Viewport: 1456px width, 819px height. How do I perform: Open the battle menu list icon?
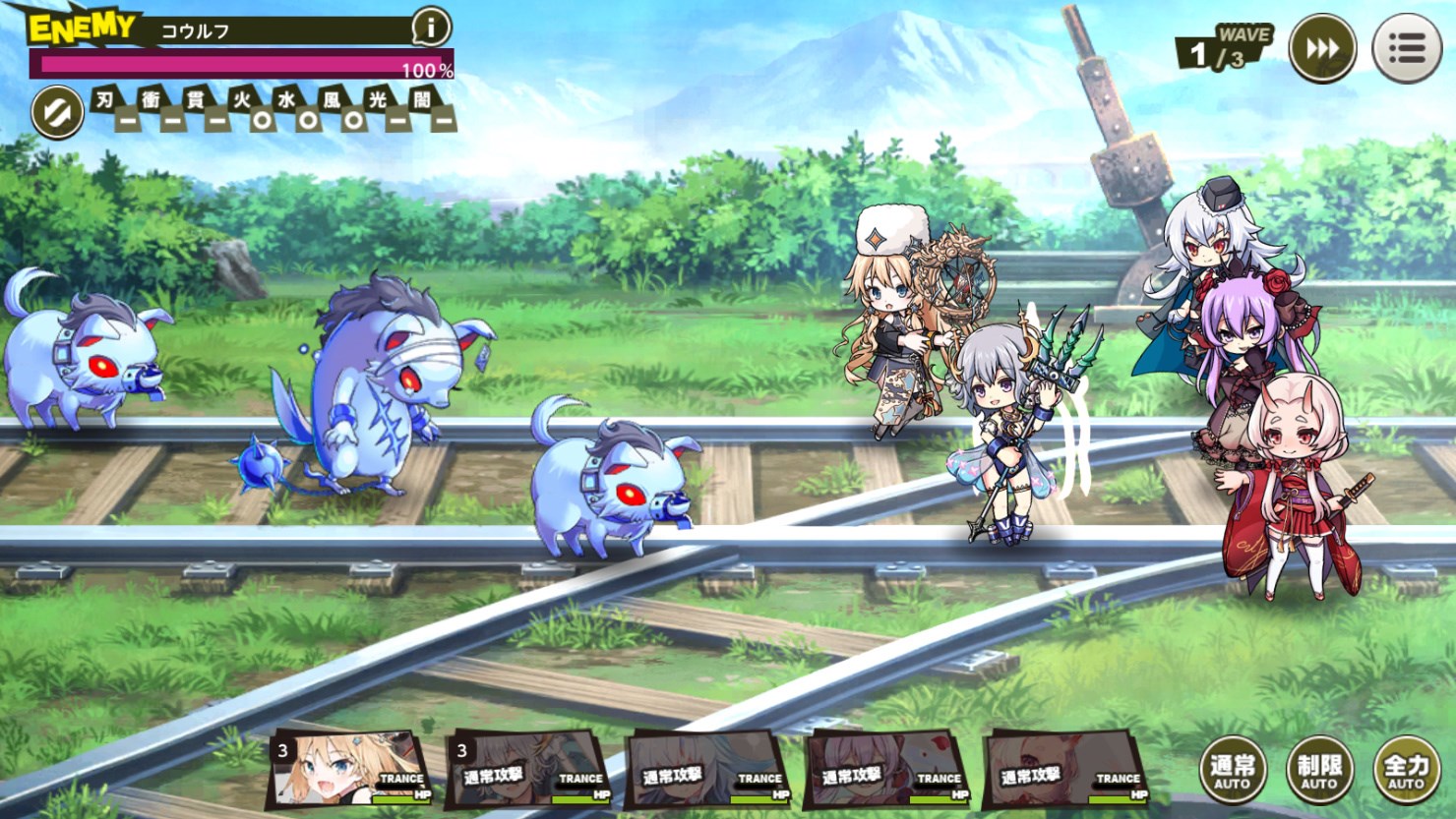point(1407,46)
